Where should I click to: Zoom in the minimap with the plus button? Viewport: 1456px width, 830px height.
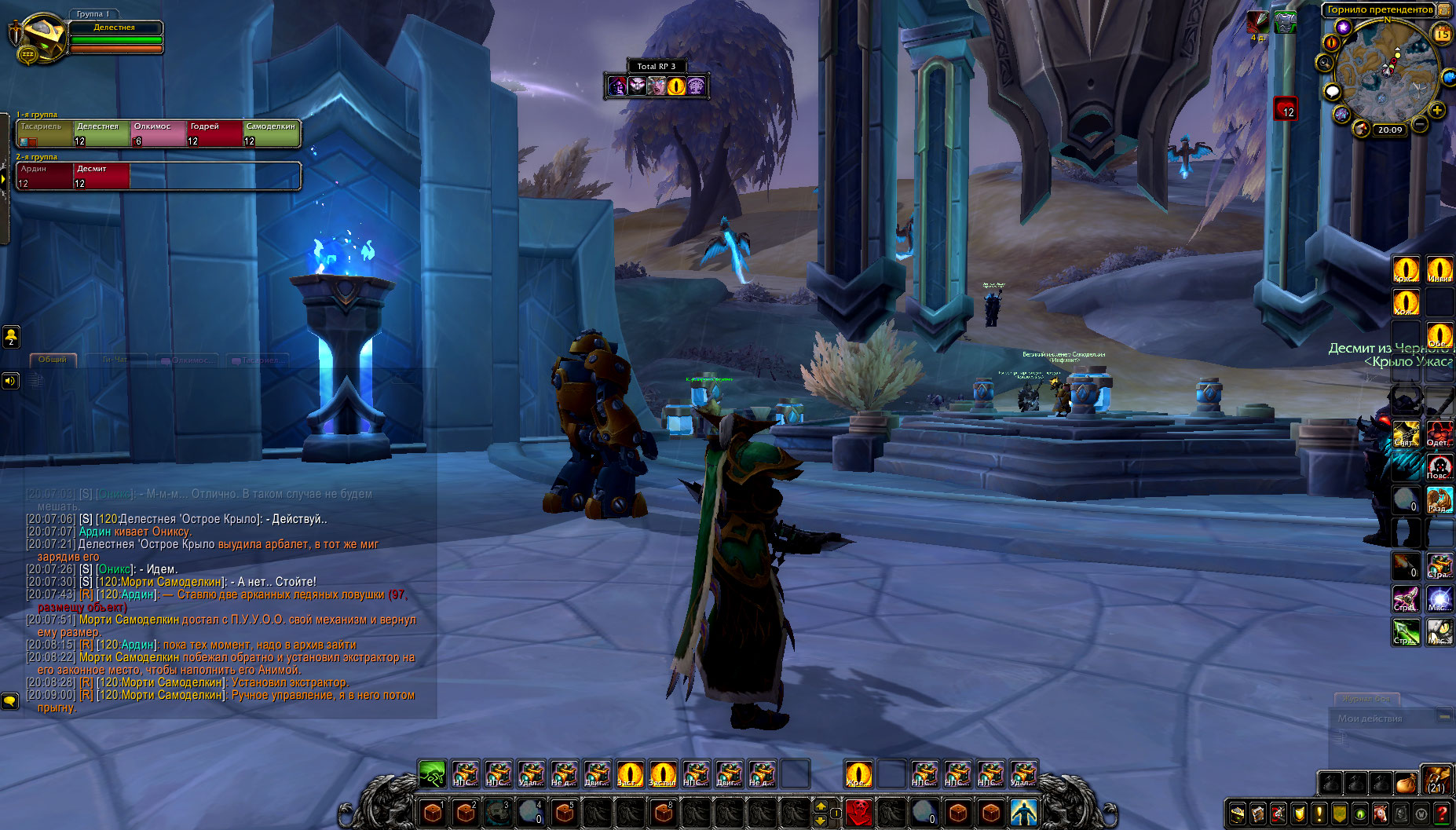(1437, 110)
